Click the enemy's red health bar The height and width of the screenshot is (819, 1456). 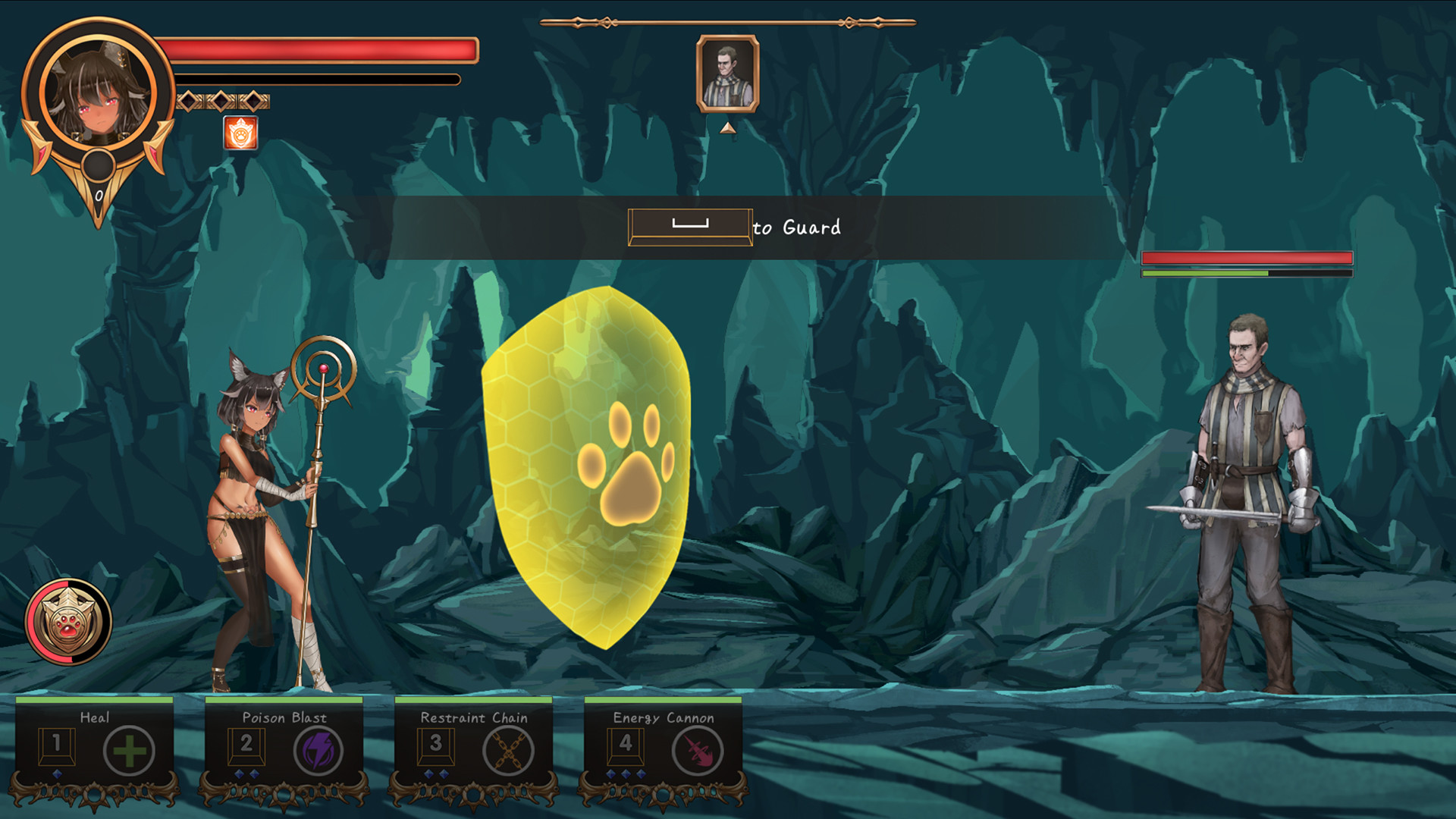1247,259
